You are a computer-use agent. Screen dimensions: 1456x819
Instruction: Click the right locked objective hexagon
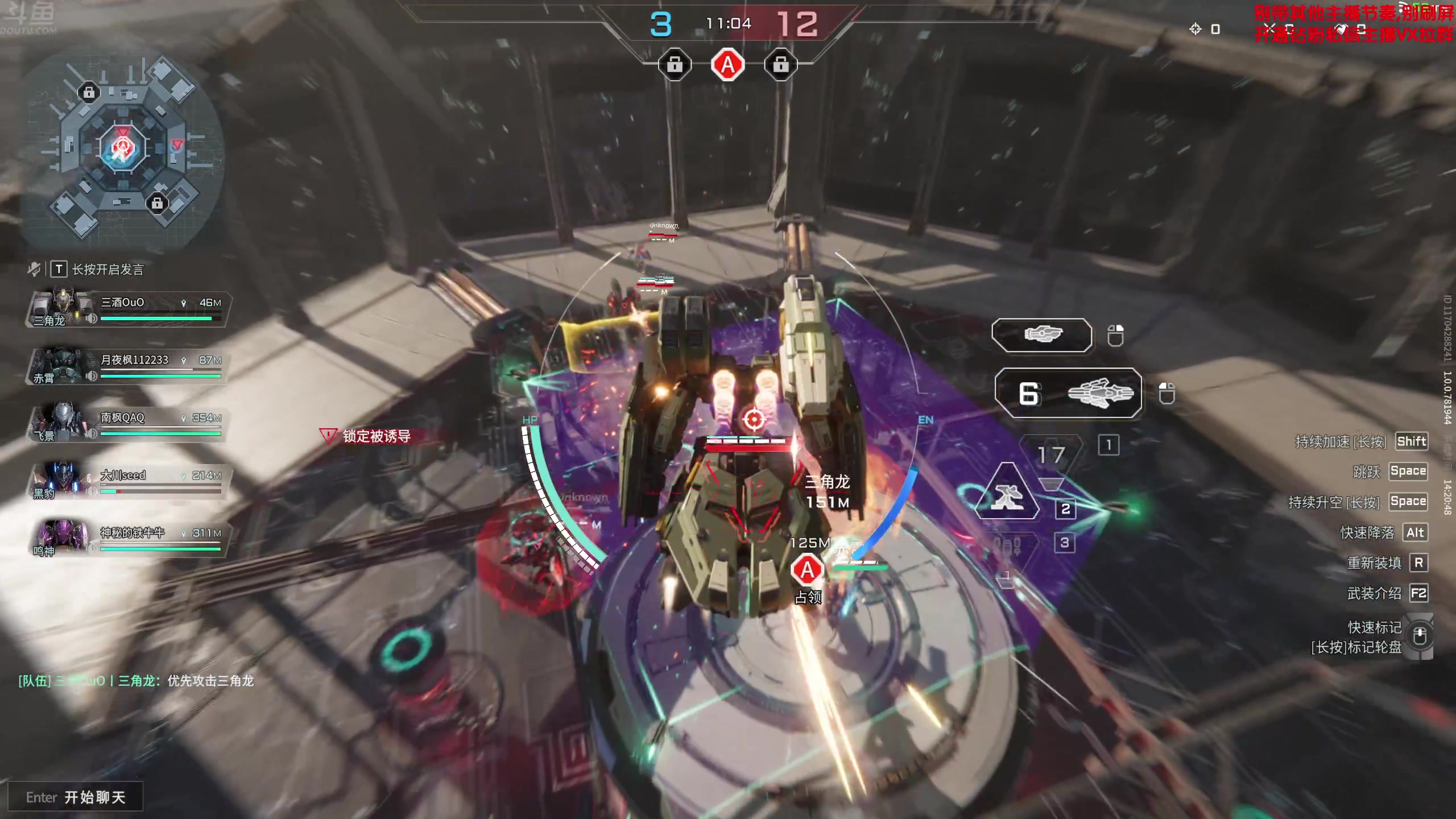click(x=780, y=65)
